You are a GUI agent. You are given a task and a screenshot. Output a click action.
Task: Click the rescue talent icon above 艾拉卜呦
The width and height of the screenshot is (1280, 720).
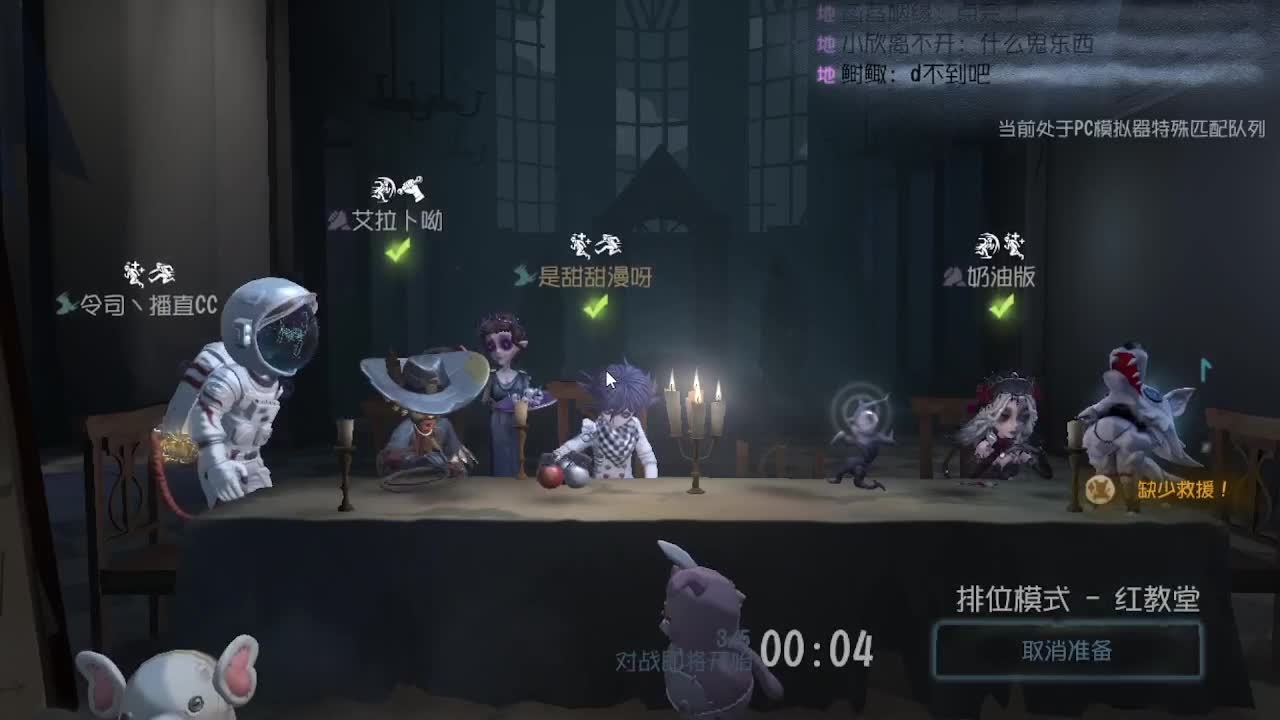pos(414,186)
